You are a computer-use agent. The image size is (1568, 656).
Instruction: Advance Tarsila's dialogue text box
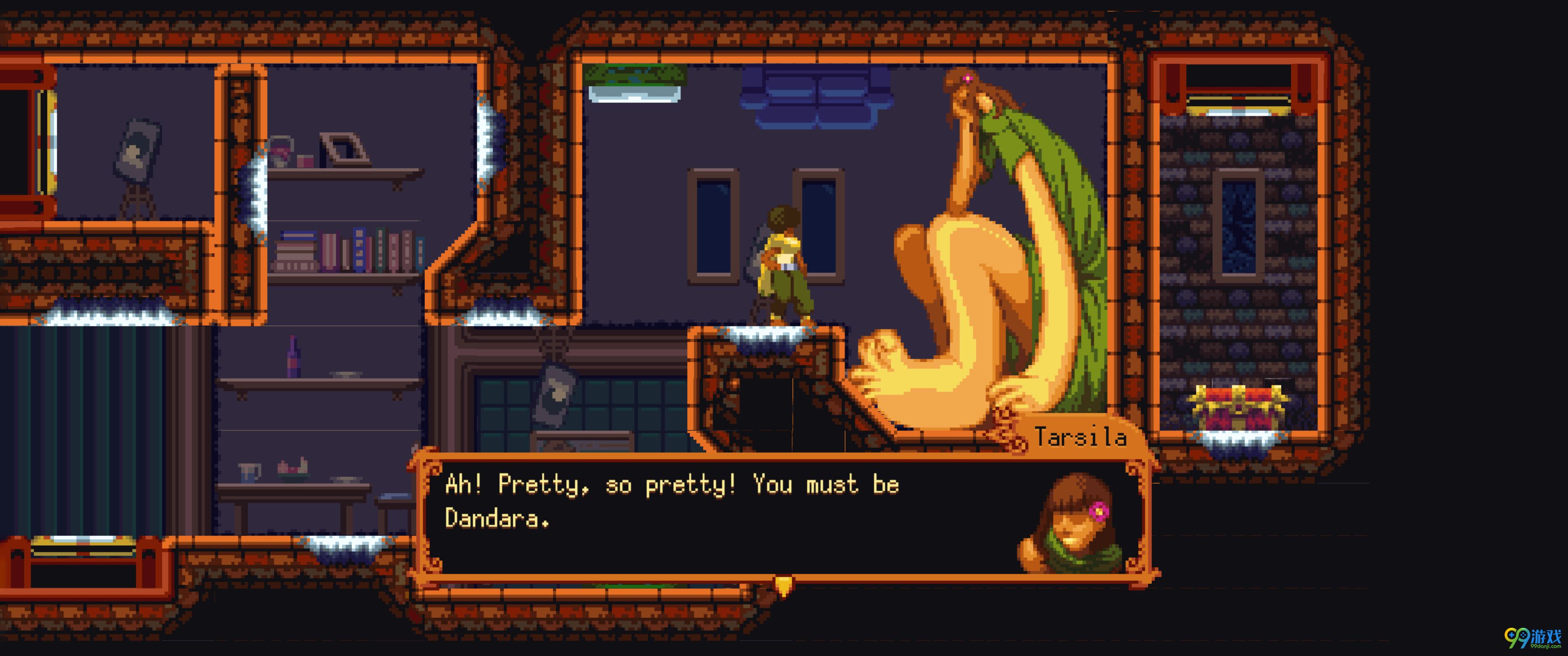click(x=718, y=517)
